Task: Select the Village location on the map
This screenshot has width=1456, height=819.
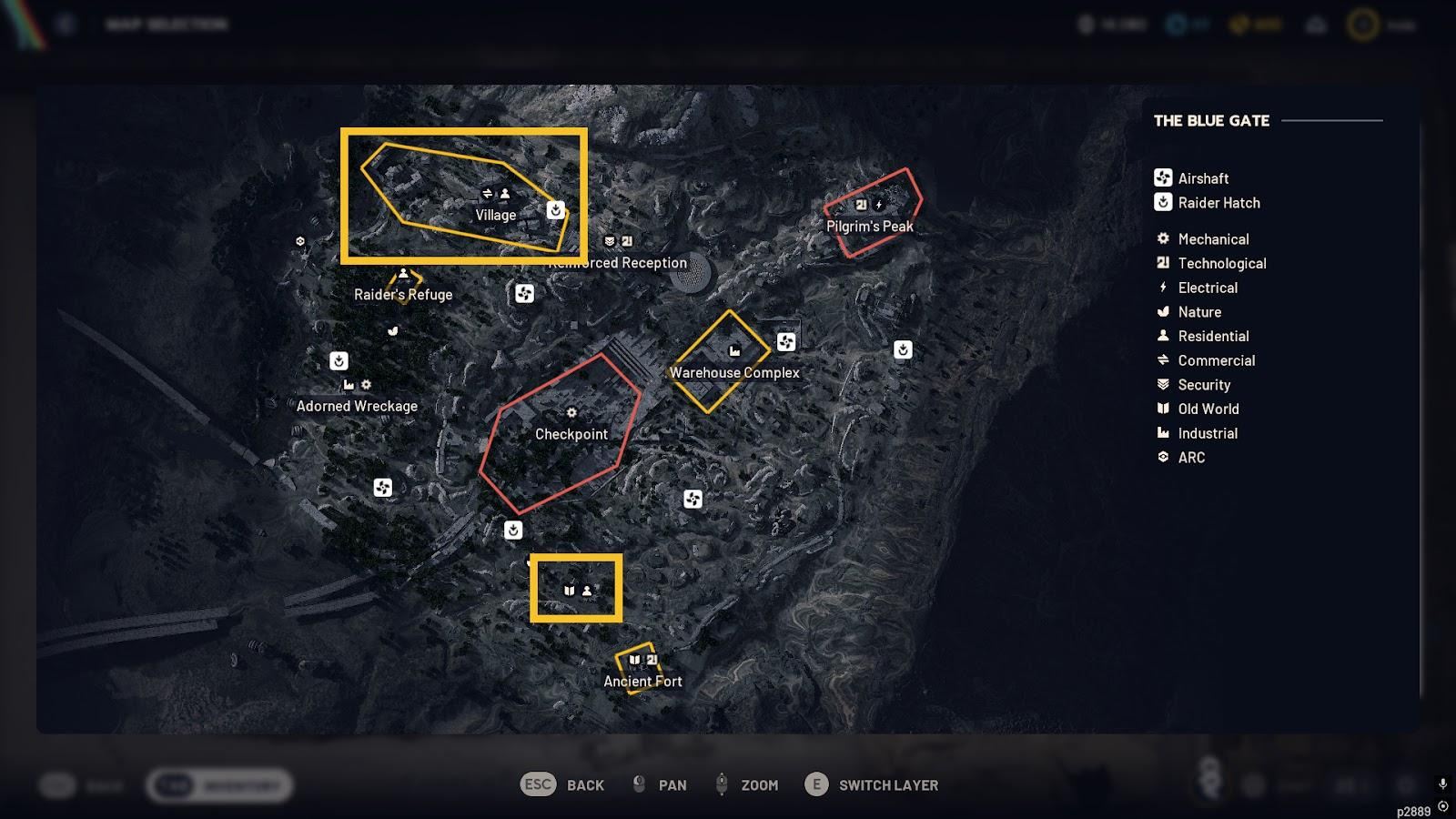Action: point(495,215)
